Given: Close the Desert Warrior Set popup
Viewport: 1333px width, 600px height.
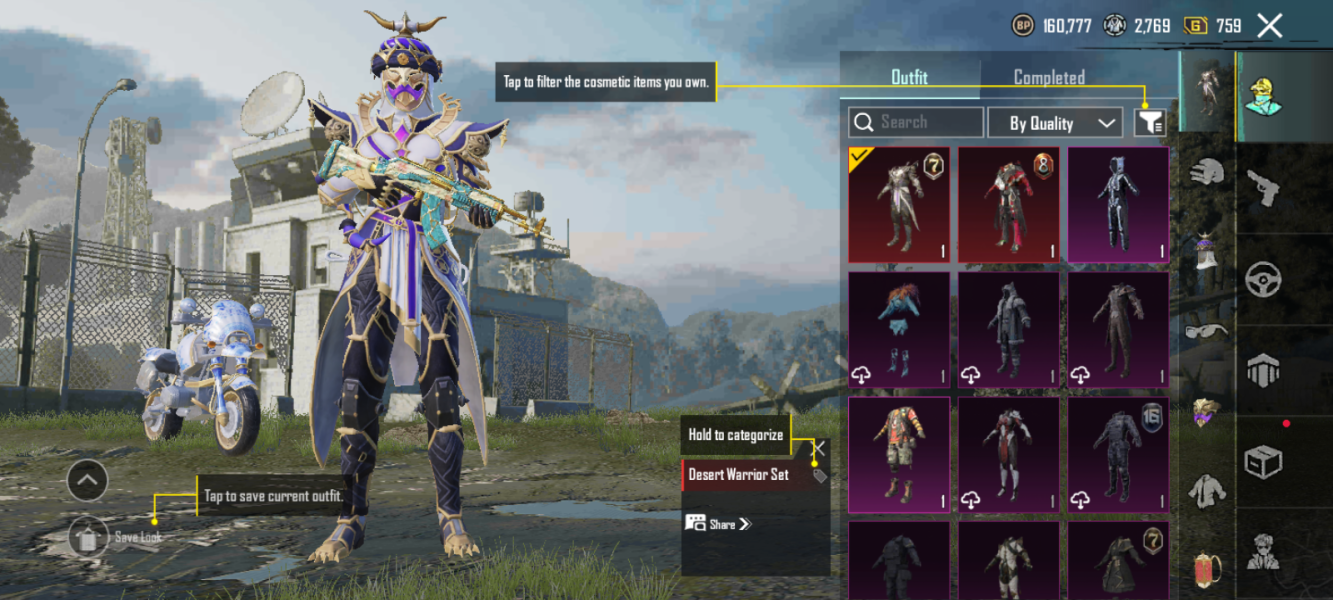Looking at the screenshot, I should pos(819,448).
